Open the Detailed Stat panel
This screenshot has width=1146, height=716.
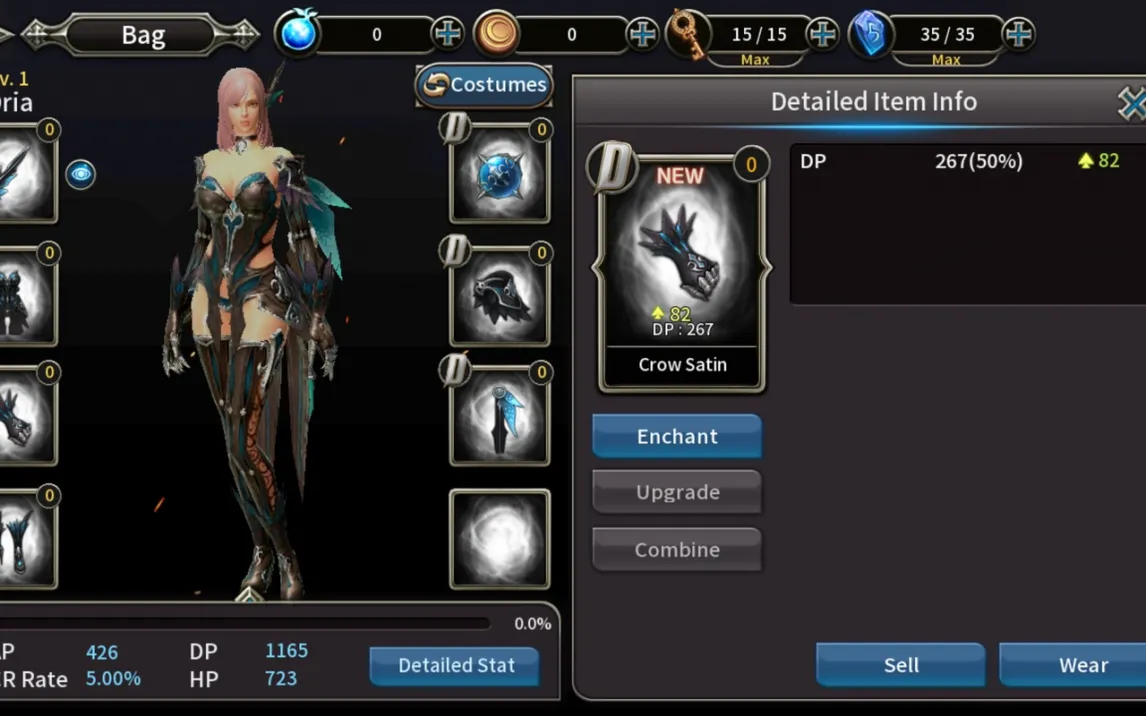[x=455, y=666]
